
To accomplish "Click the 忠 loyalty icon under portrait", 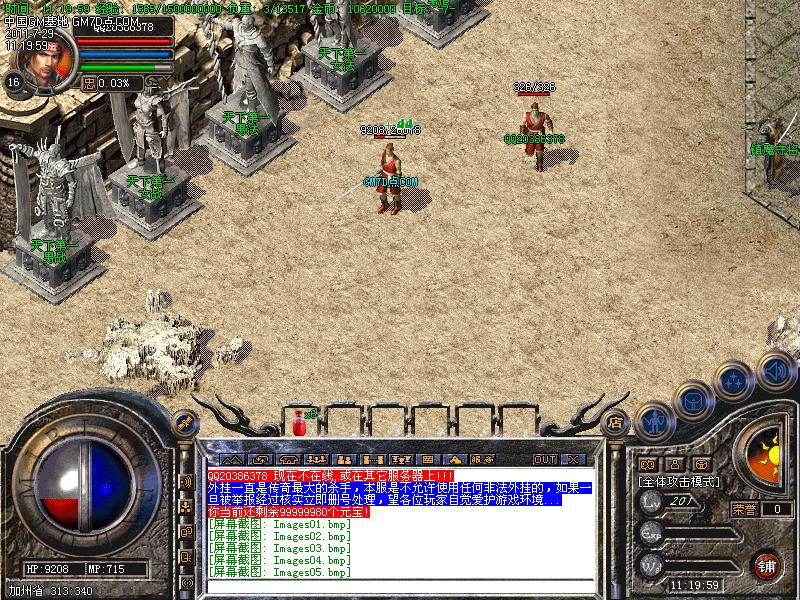I will pos(89,83).
